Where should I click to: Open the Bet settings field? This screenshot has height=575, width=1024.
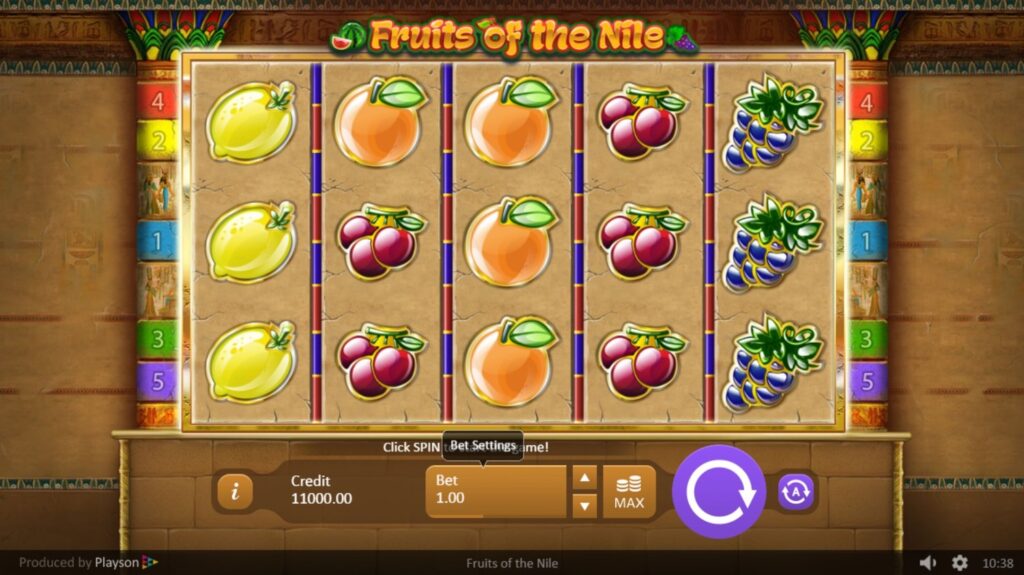click(496, 491)
